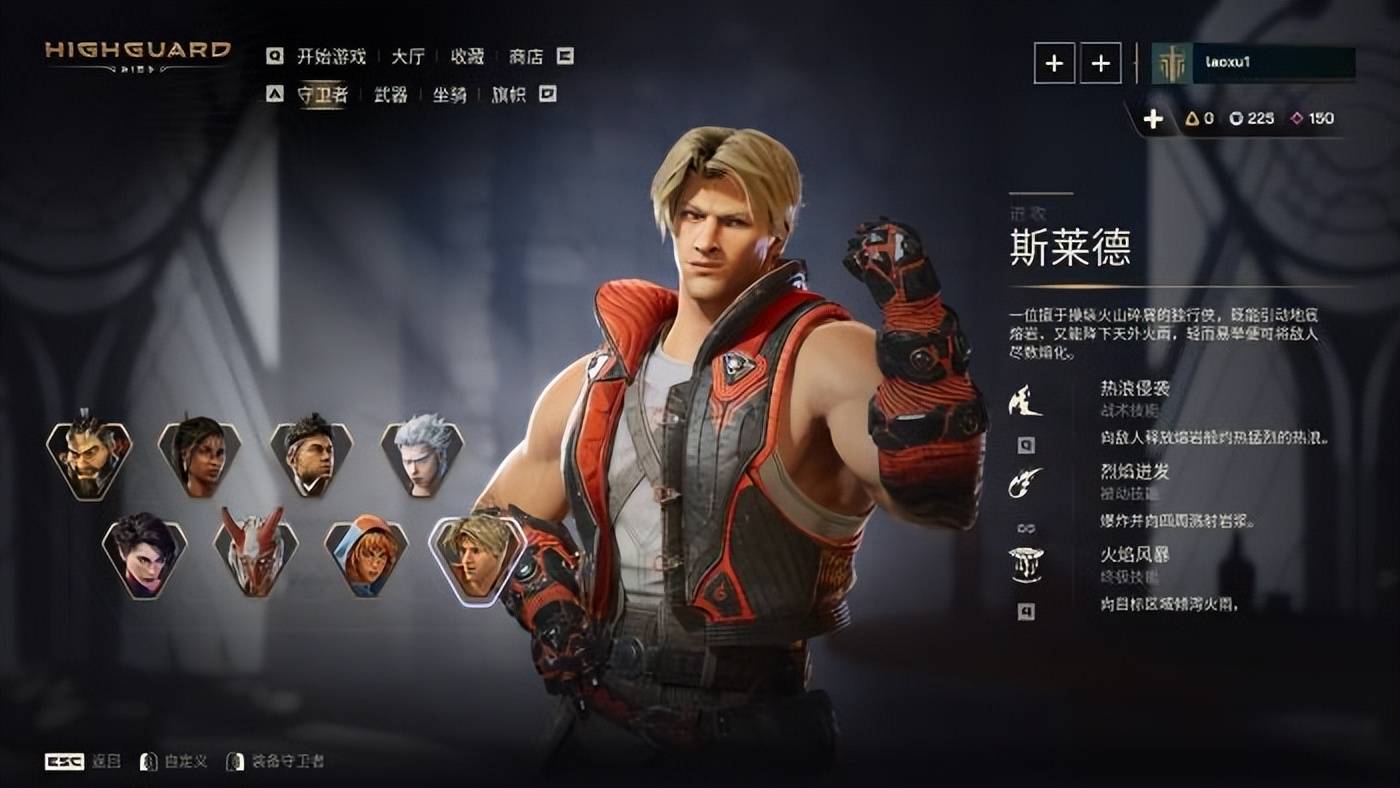The height and width of the screenshot is (788, 1400).
Task: Open the 收藏 collection page
Action: [467, 56]
